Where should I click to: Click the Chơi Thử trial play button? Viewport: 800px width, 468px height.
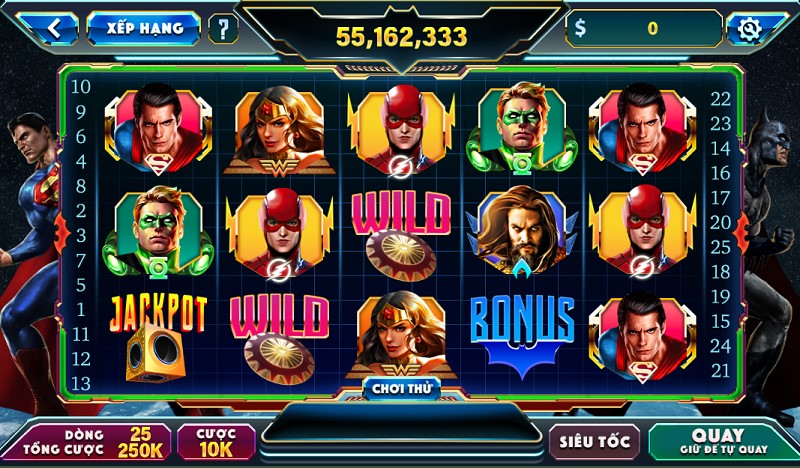point(400,387)
